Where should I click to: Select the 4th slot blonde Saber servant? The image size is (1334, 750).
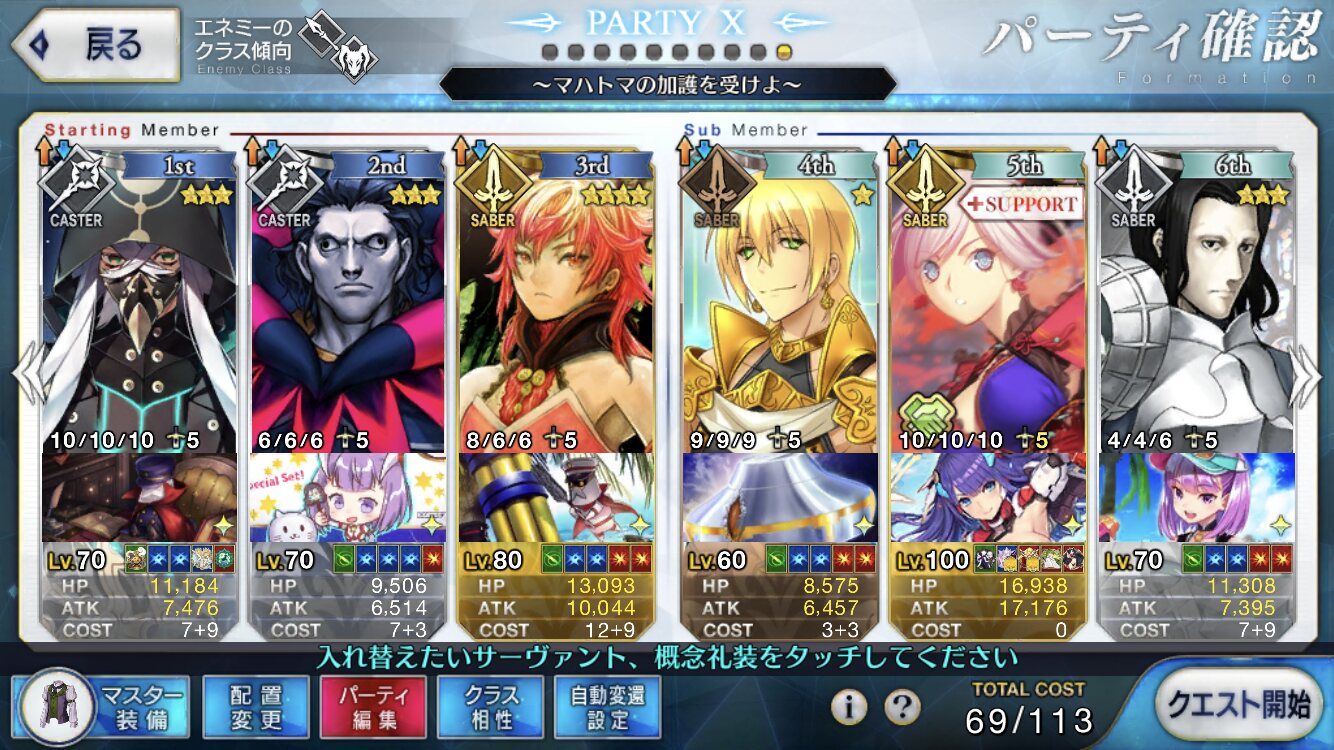(x=780, y=310)
